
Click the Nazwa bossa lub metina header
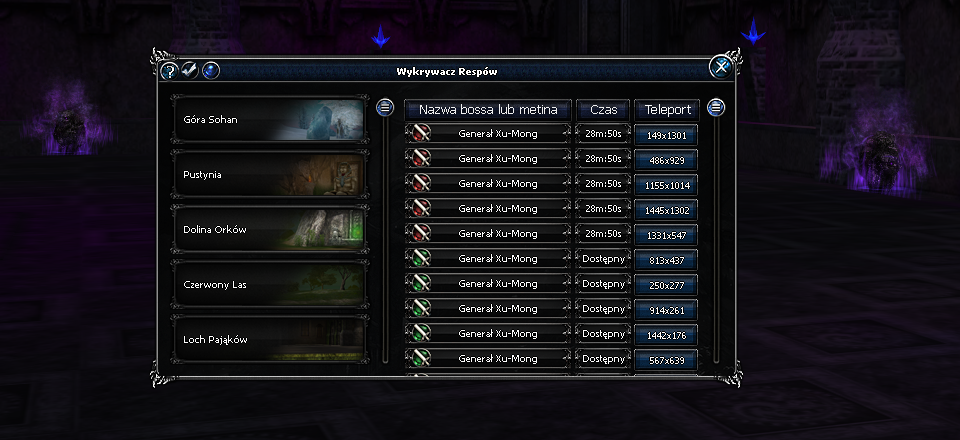pyautogui.click(x=488, y=109)
